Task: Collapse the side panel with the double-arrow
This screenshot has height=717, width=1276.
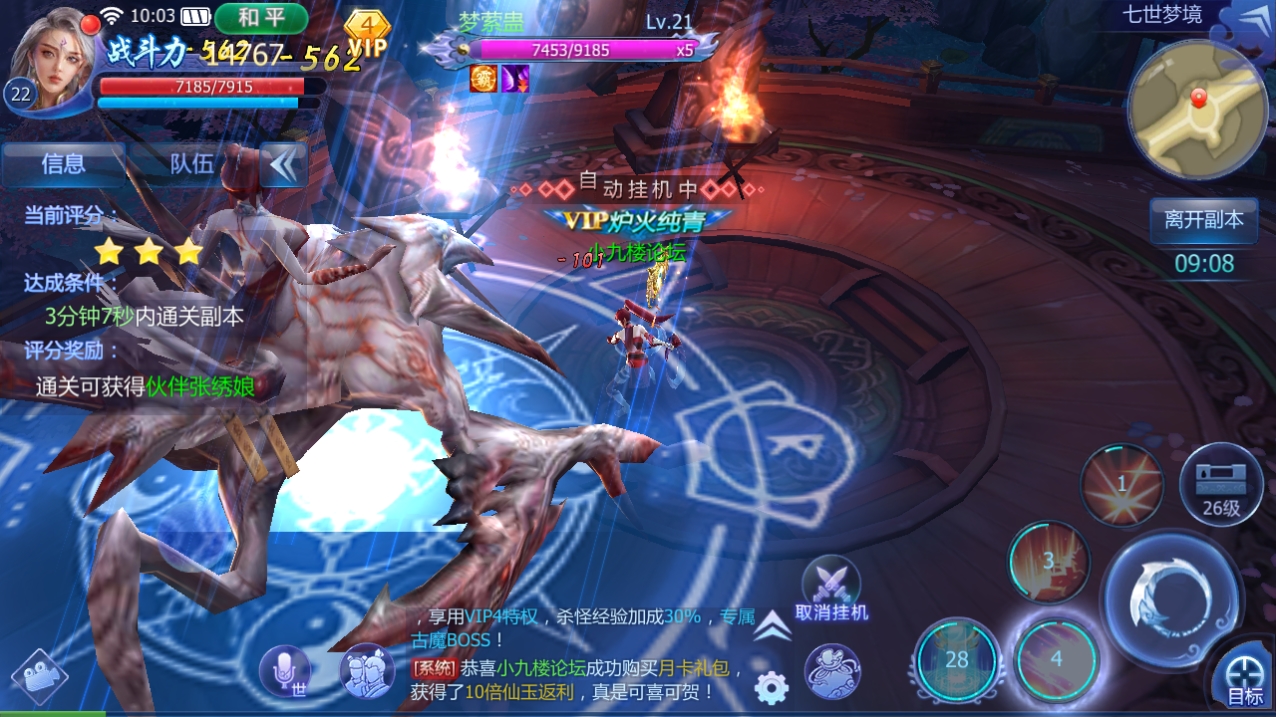Action: [x=283, y=165]
